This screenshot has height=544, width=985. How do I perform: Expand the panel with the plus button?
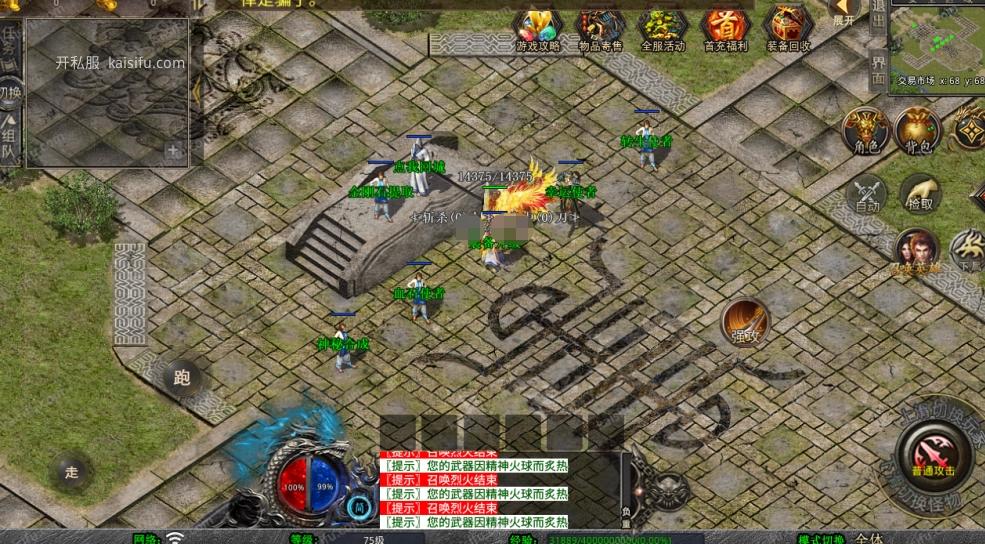[174, 151]
